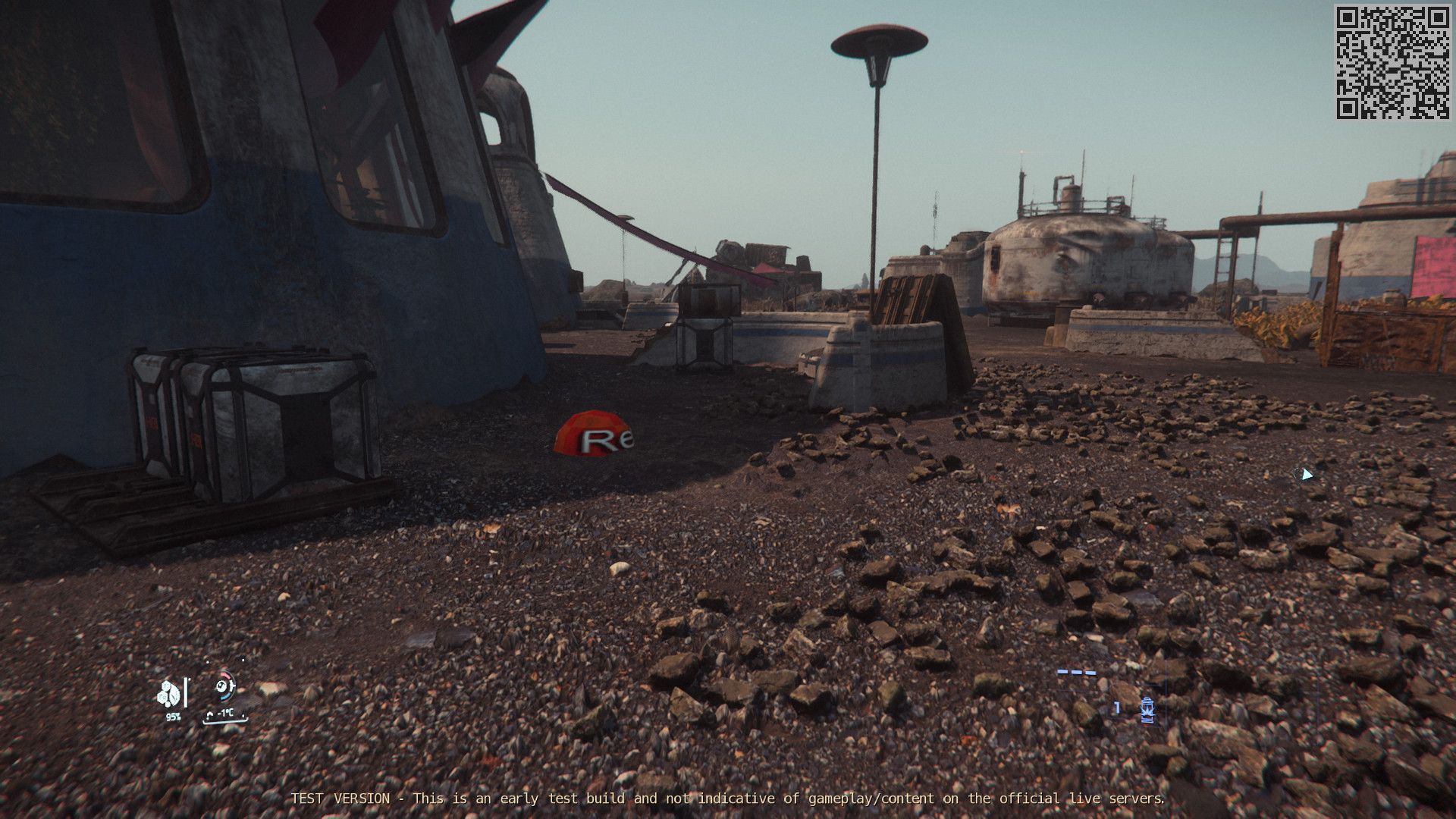Viewport: 1456px width, 819px height.
Task: Click the QR code overlay
Action: pyautogui.click(x=1392, y=62)
